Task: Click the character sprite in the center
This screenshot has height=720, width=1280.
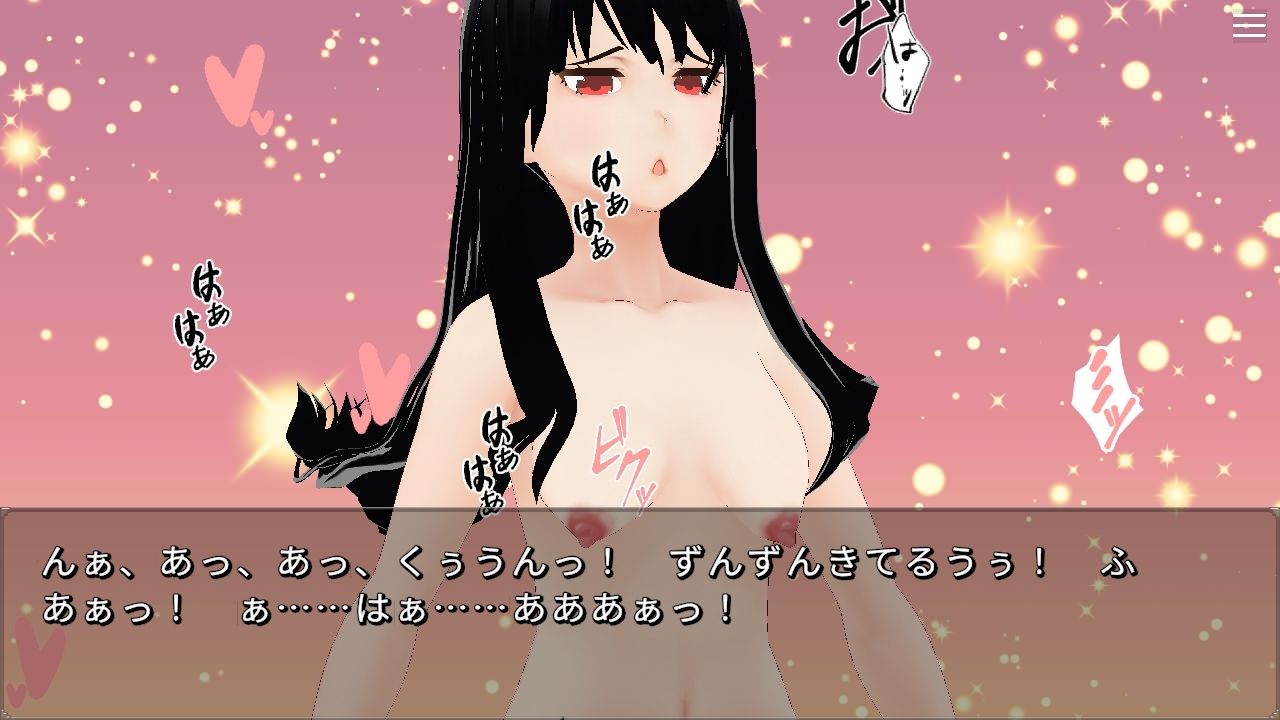Action: 650,300
